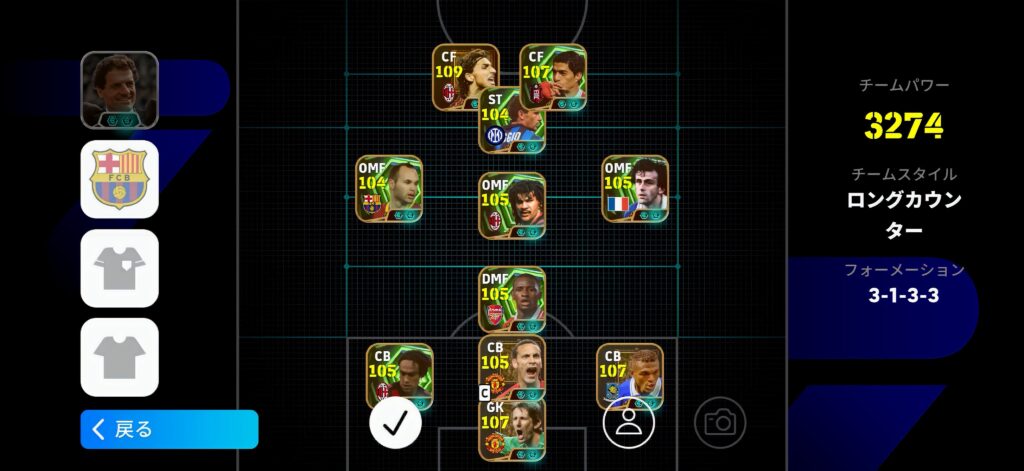Choose the captain CB 105 Manchester United card
Viewport: 1024px width, 471px height.
point(512,364)
